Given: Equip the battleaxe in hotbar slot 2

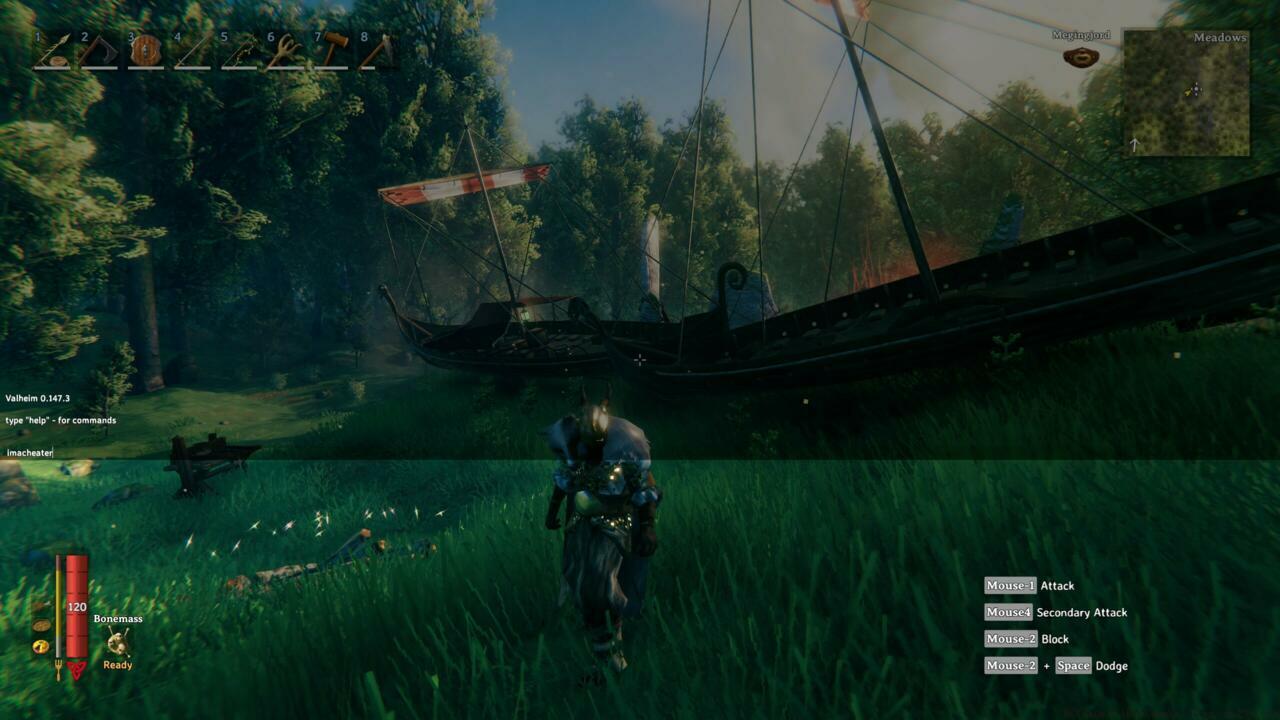Looking at the screenshot, I should pos(99,52).
